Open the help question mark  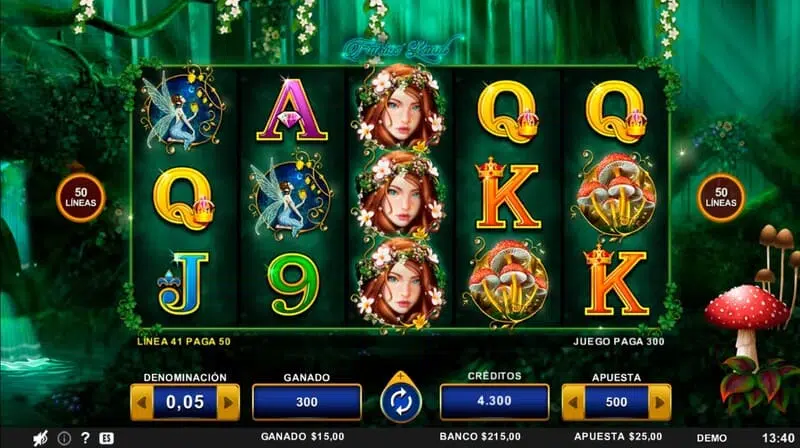pos(85,438)
